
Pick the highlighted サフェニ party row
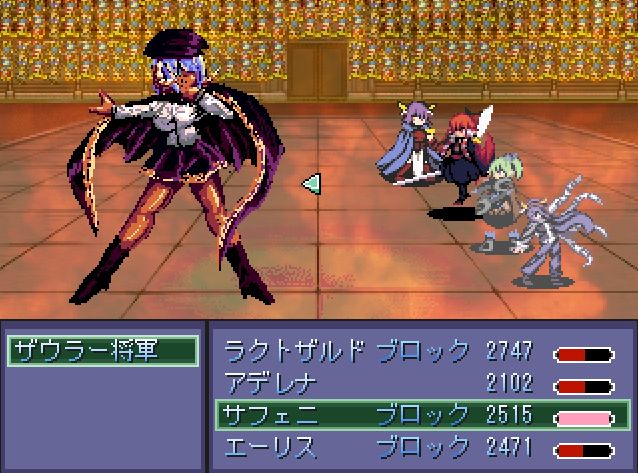pos(418,414)
